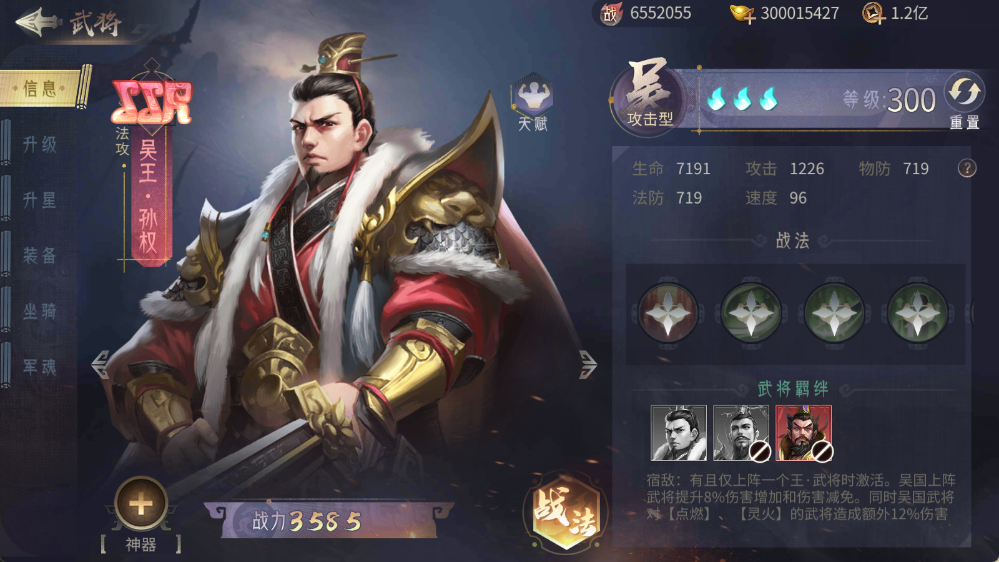Screen dimensions: 999x562
Task: Click the gold ingot currency icon
Action: 741,13
